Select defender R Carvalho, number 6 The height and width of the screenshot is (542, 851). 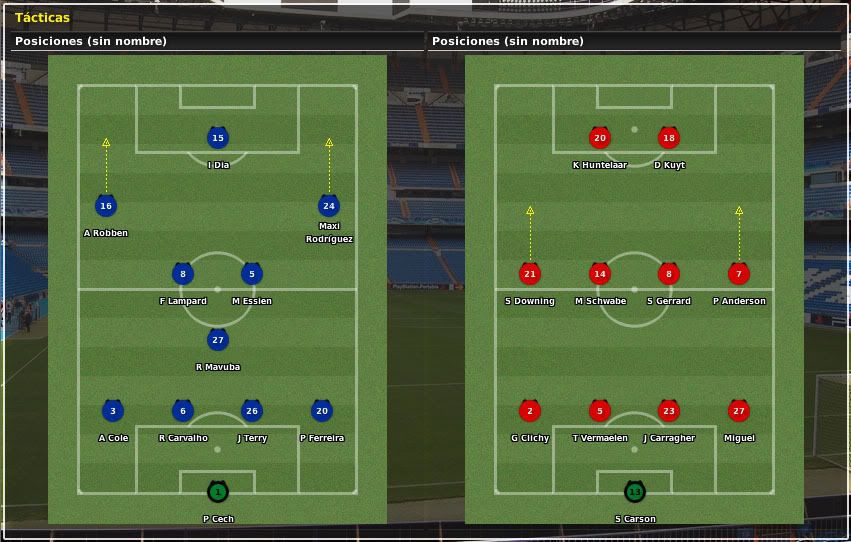coord(182,411)
